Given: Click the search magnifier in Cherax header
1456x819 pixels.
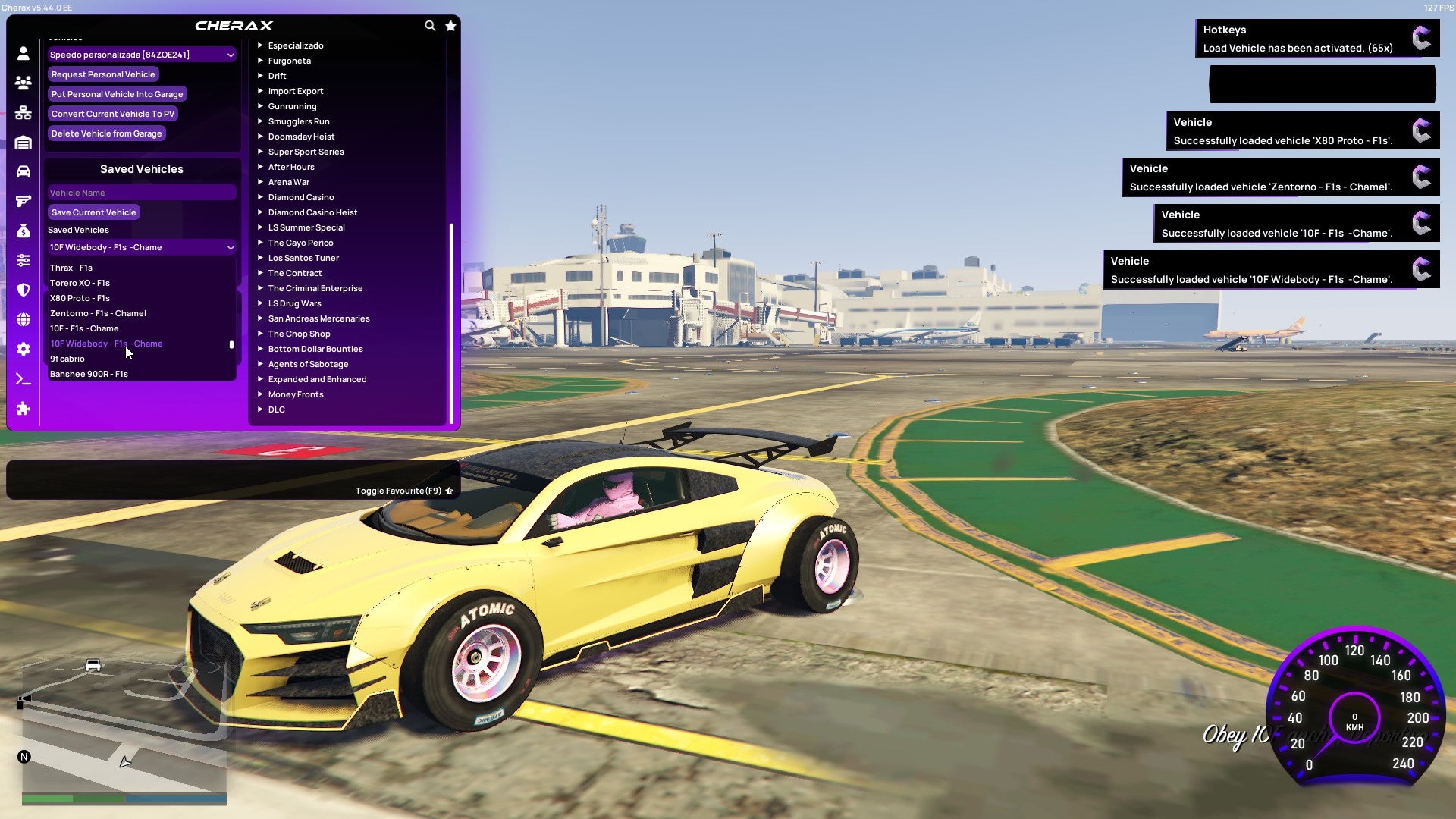Looking at the screenshot, I should click(430, 25).
